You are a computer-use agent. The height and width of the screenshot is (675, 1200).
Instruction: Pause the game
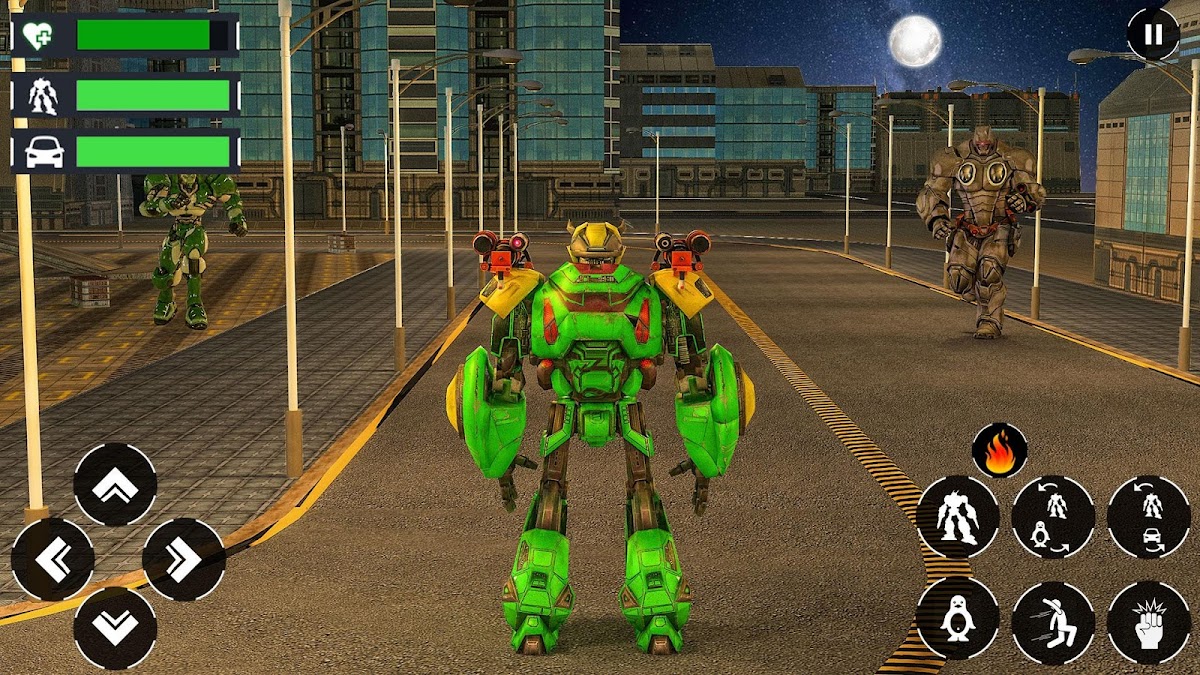coord(1153,35)
